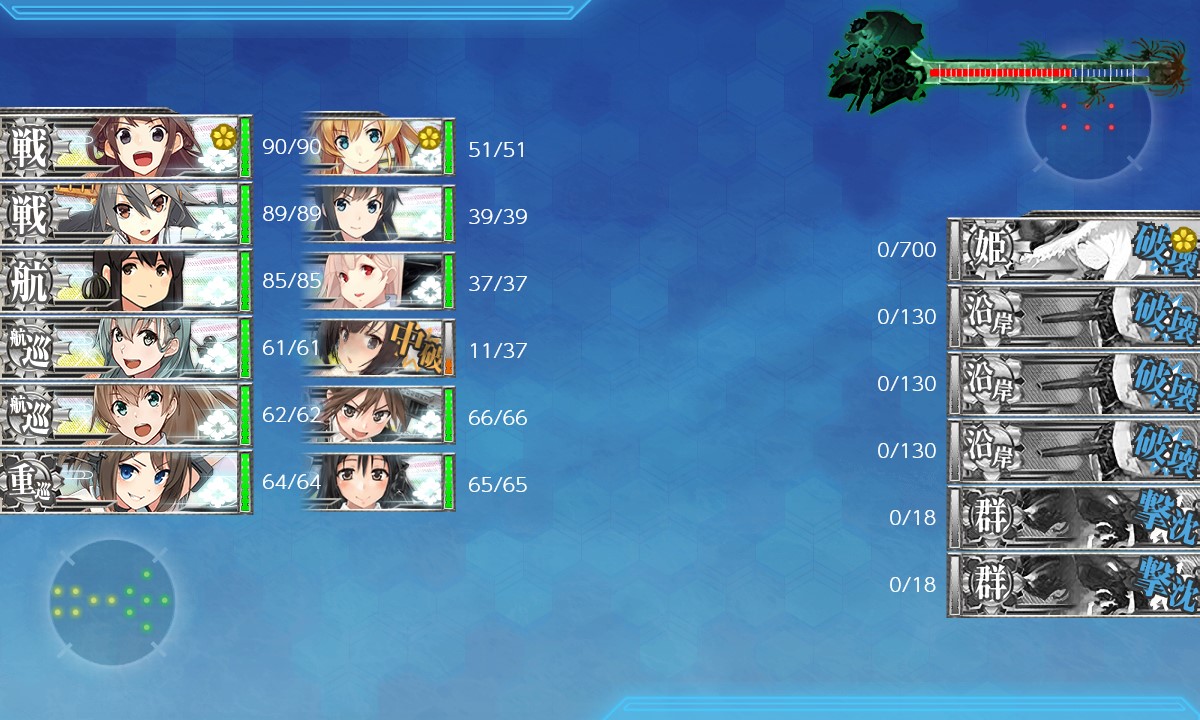Select the 航 carrier banner with 85/85 HP
The width and height of the screenshot is (1200, 720).
pos(125,281)
